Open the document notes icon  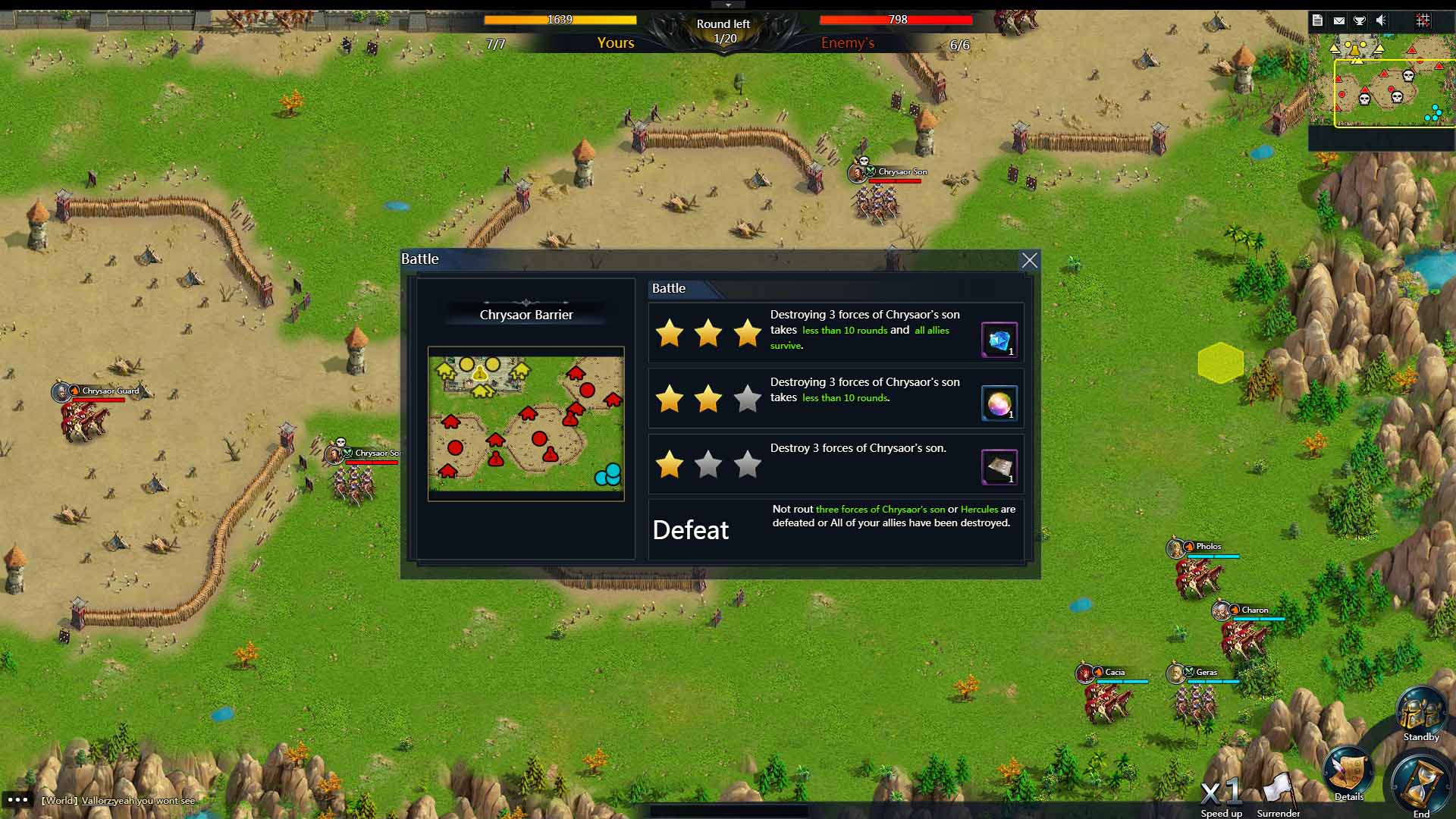tap(1317, 20)
